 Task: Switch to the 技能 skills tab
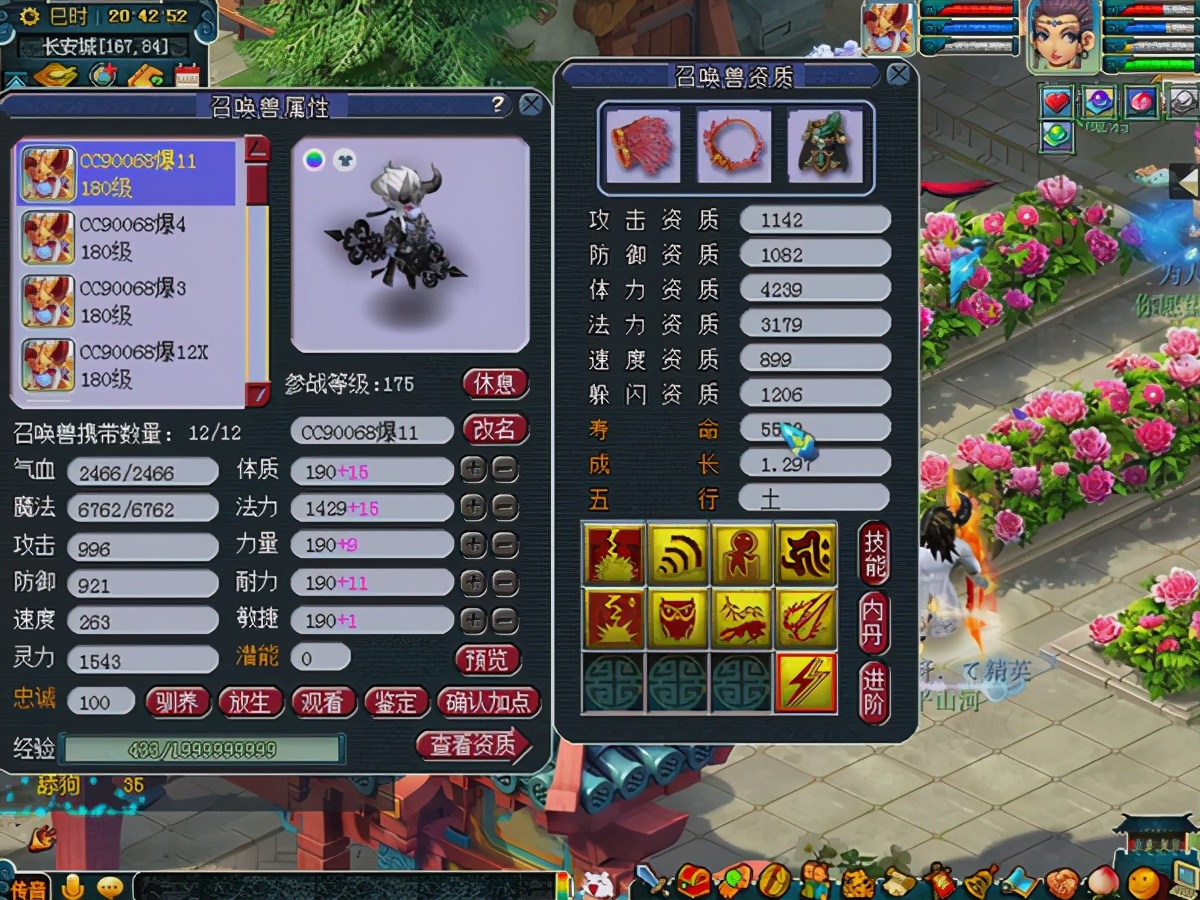click(874, 553)
